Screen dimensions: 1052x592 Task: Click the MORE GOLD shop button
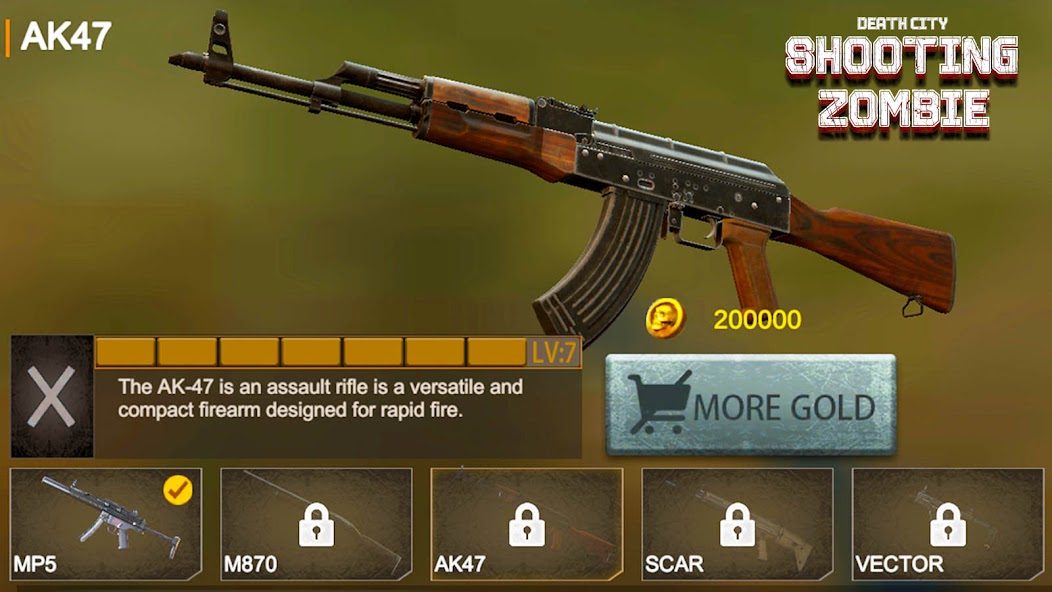click(750, 406)
